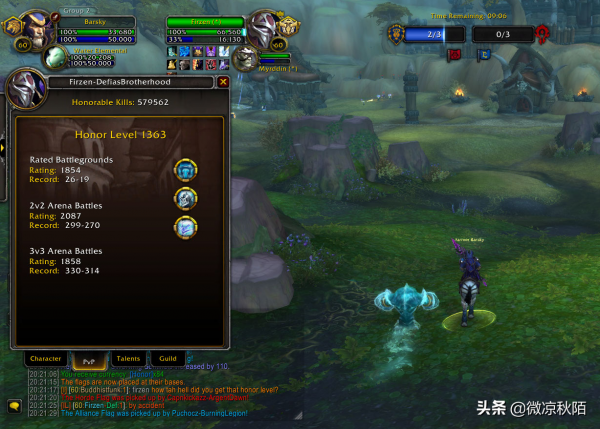Open the chat speech bubble button
600x429 pixels.
[15, 405]
